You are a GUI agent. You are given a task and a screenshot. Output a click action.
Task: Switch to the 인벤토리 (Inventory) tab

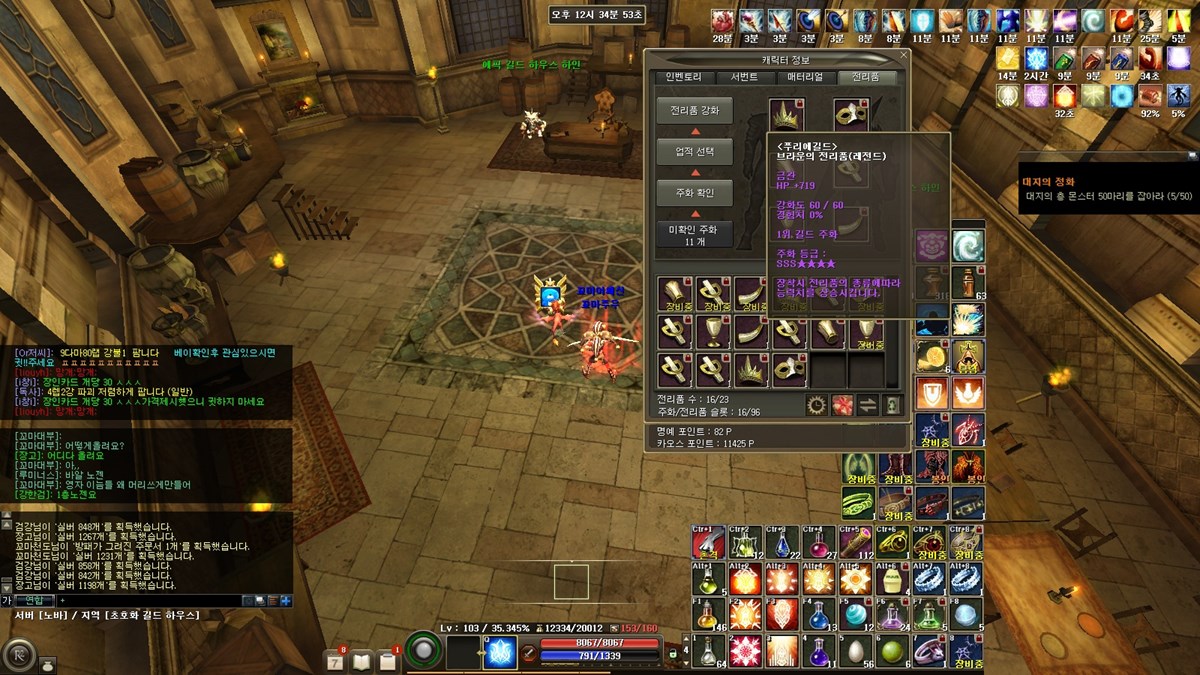point(684,77)
